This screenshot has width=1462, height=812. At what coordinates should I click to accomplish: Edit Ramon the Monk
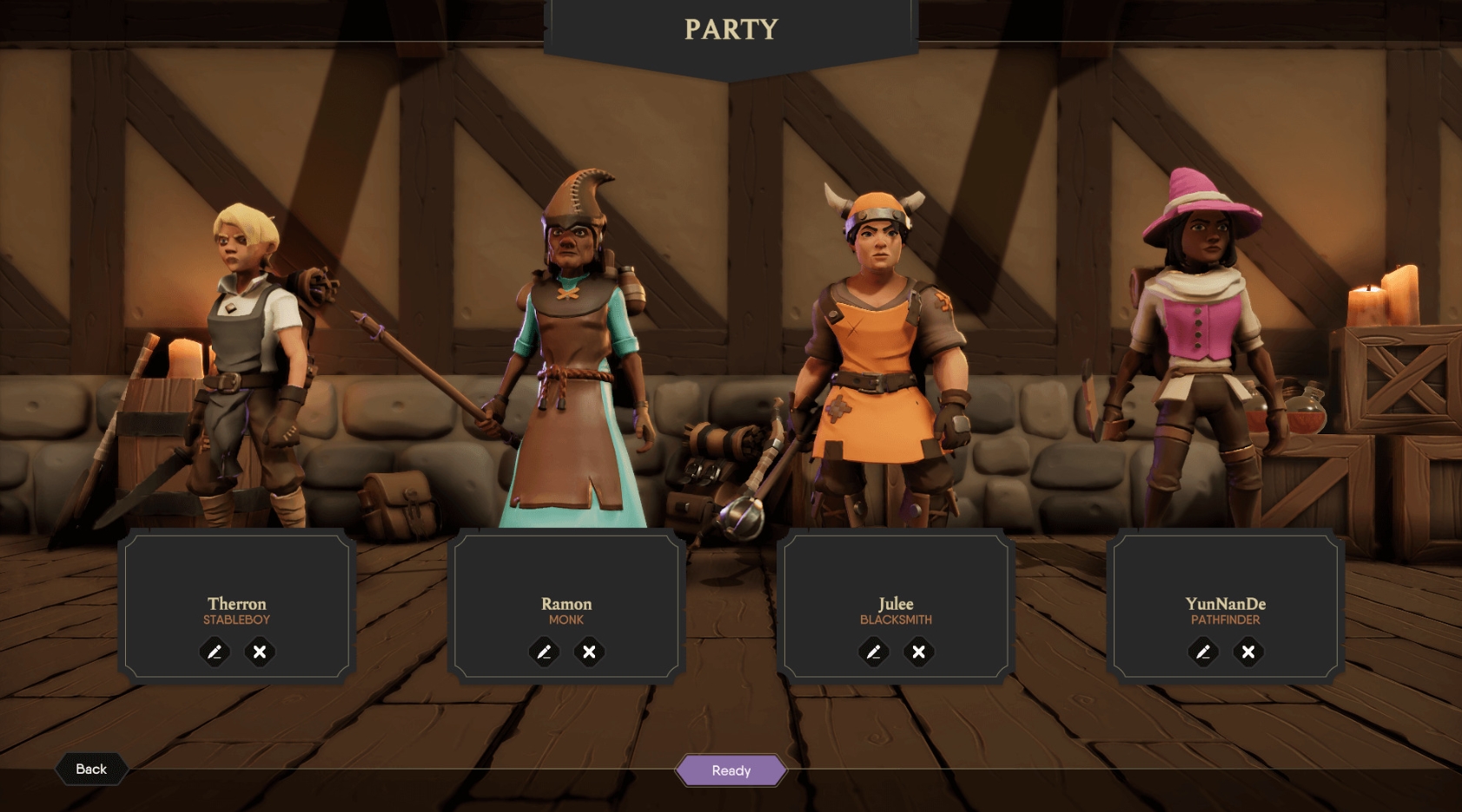coord(544,651)
